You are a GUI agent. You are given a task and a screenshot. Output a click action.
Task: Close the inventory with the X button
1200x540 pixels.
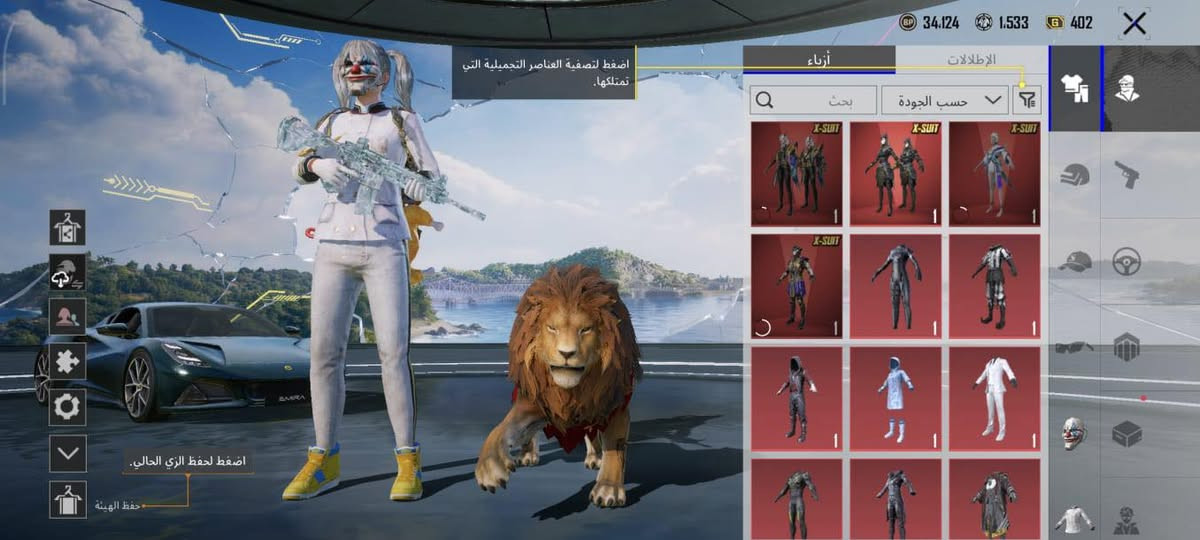tap(1134, 24)
